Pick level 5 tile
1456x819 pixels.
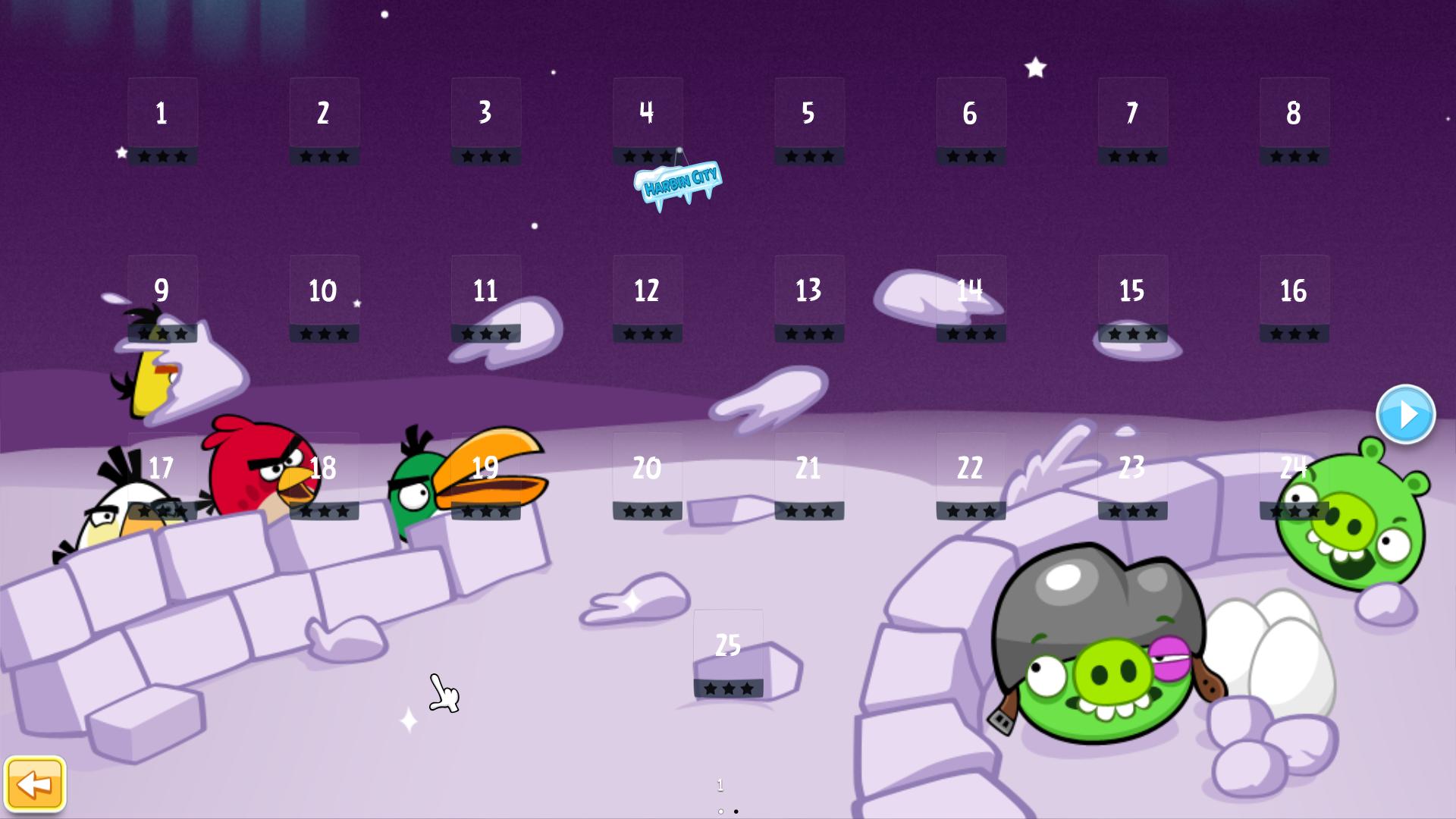(808, 120)
